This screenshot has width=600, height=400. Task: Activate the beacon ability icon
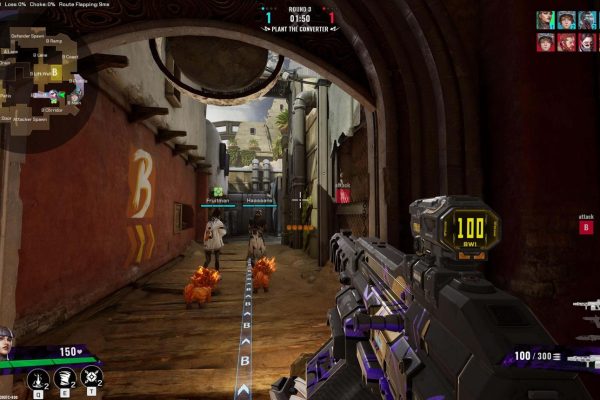point(36,377)
